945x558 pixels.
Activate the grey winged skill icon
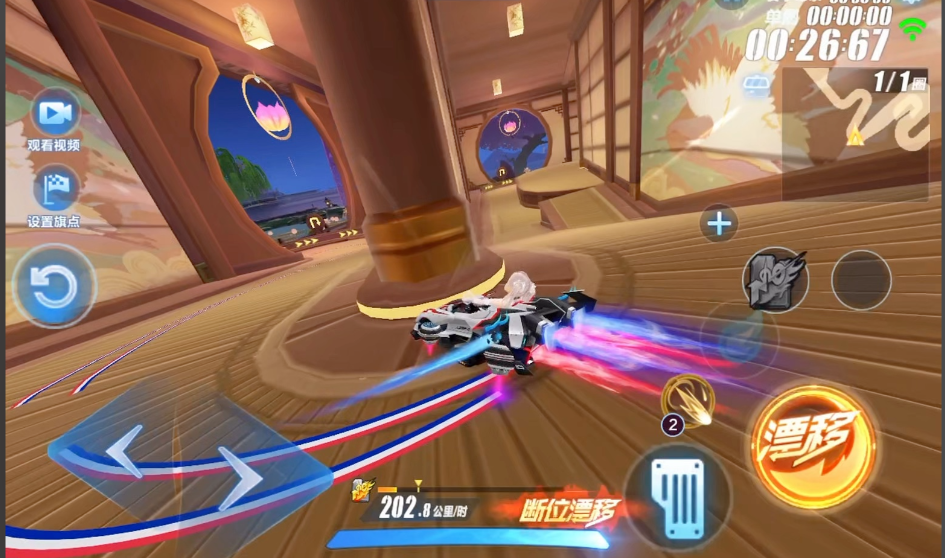coord(775,279)
